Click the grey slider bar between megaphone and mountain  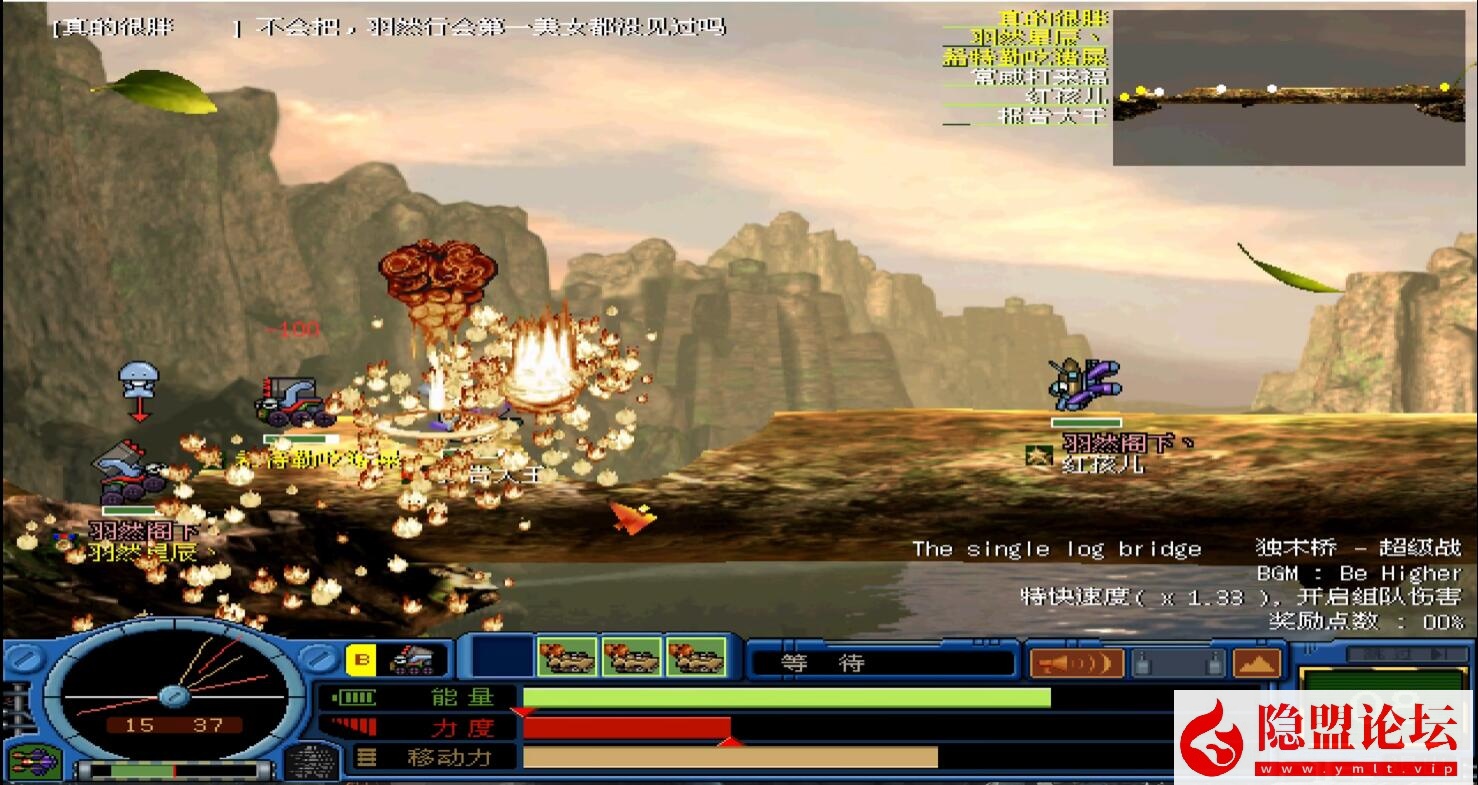tap(1180, 663)
